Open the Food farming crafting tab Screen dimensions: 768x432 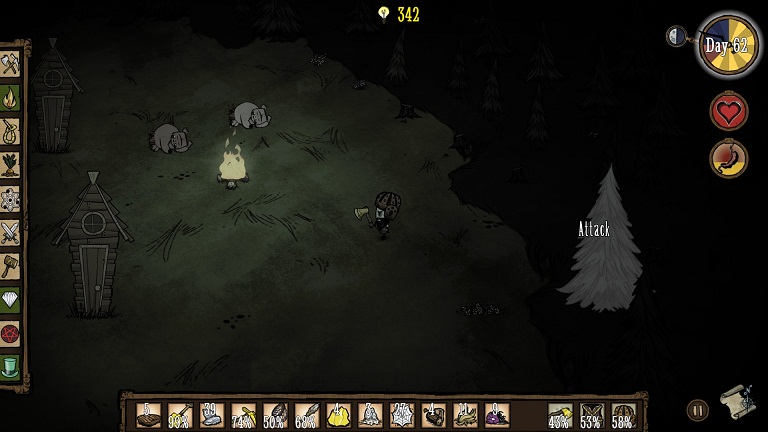11,165
